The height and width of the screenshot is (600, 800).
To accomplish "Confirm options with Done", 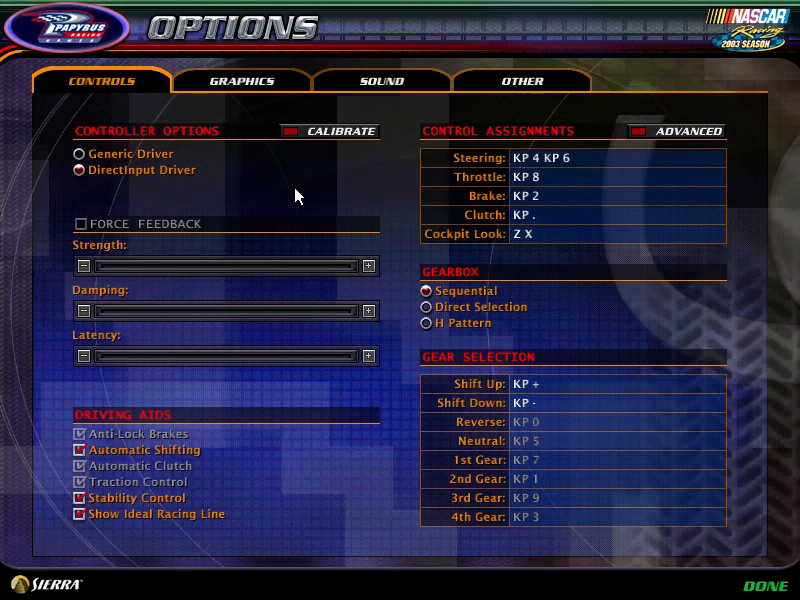I will [x=765, y=586].
